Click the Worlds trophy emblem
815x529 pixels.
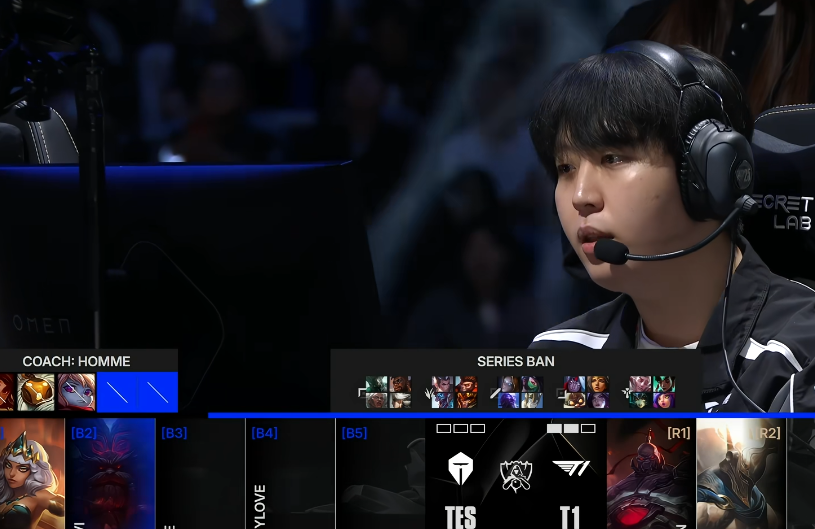click(x=516, y=474)
